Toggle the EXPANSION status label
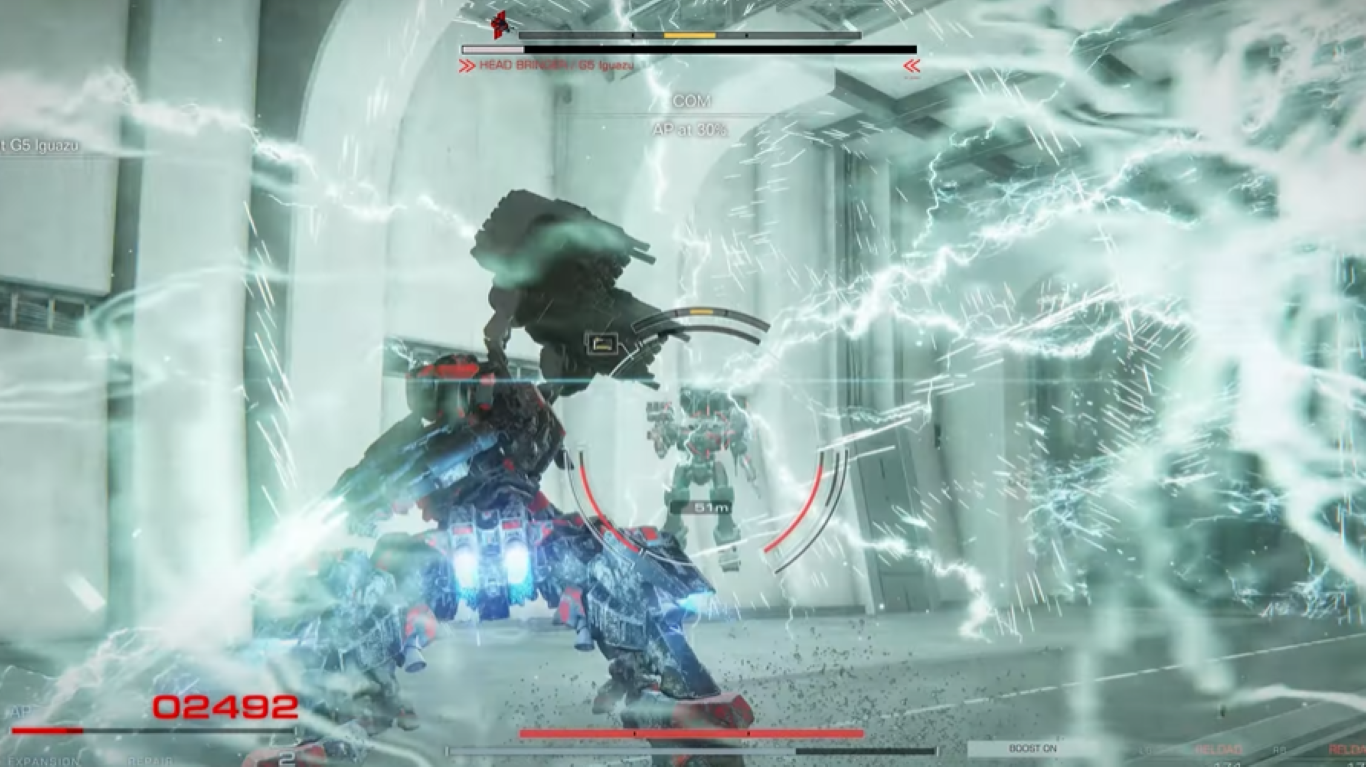Viewport: 1366px width, 767px height. [45, 761]
